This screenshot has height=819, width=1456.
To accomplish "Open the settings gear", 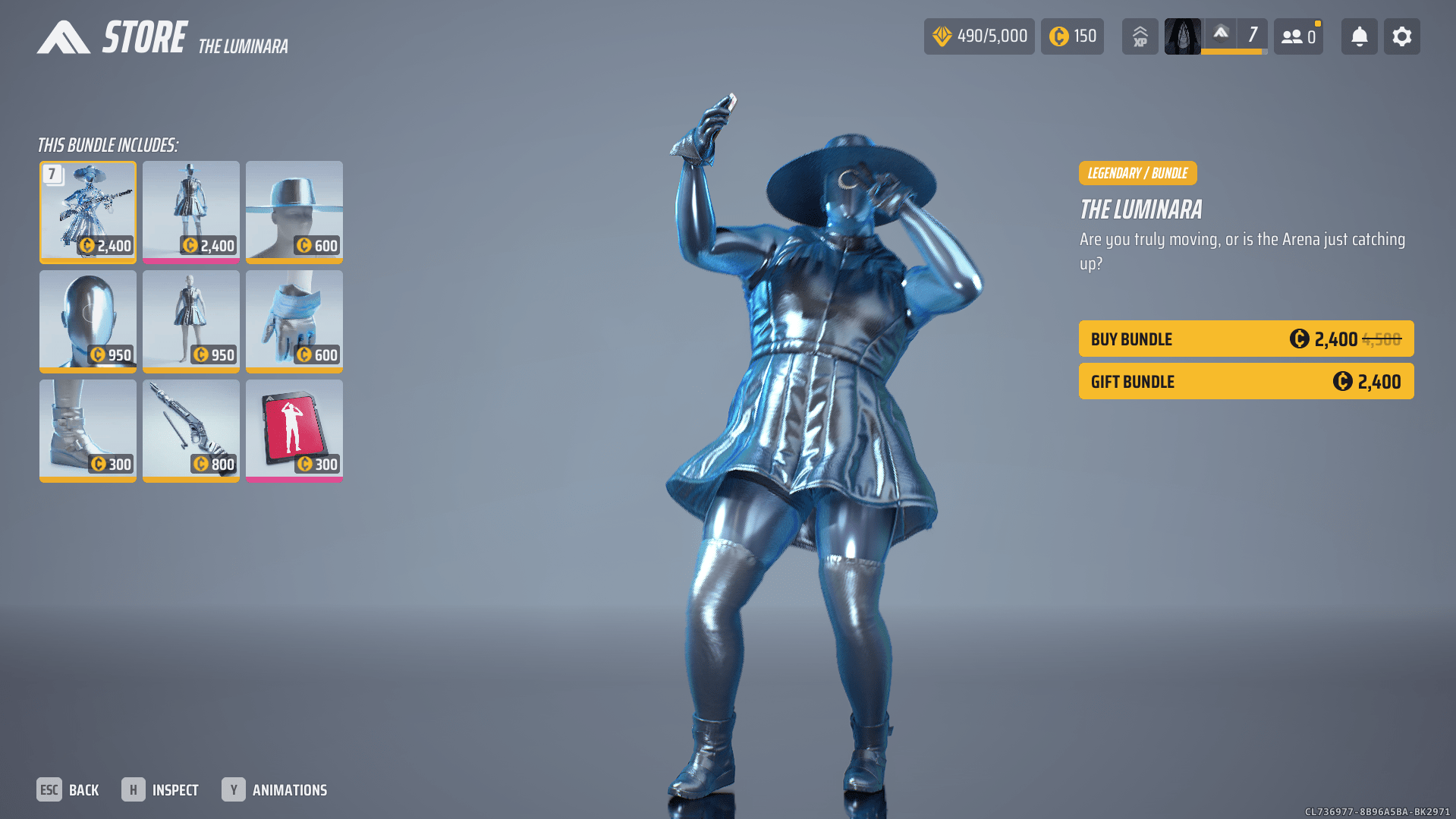I will point(1401,36).
